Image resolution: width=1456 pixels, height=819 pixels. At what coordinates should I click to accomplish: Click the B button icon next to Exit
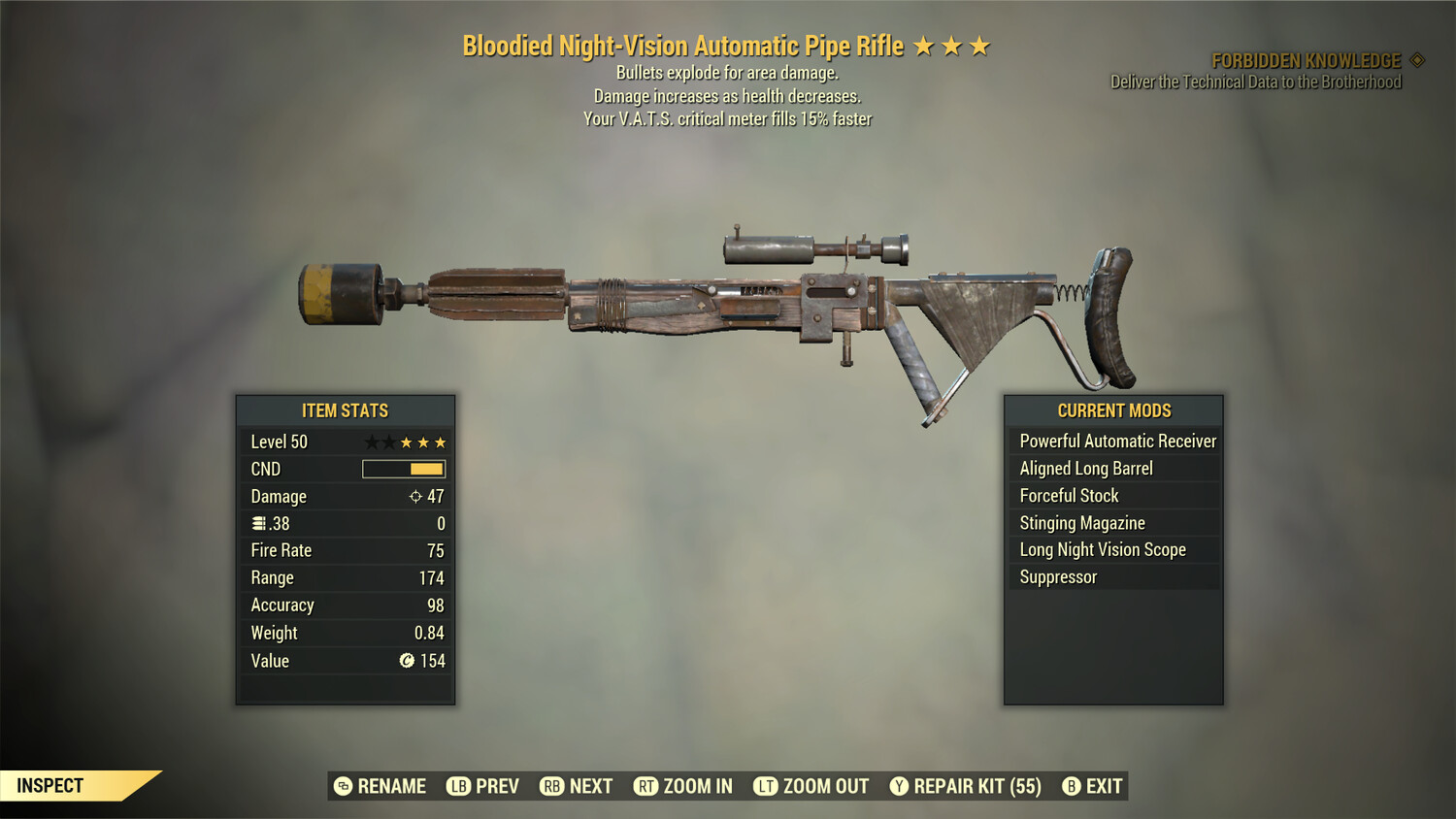[x=1072, y=786]
